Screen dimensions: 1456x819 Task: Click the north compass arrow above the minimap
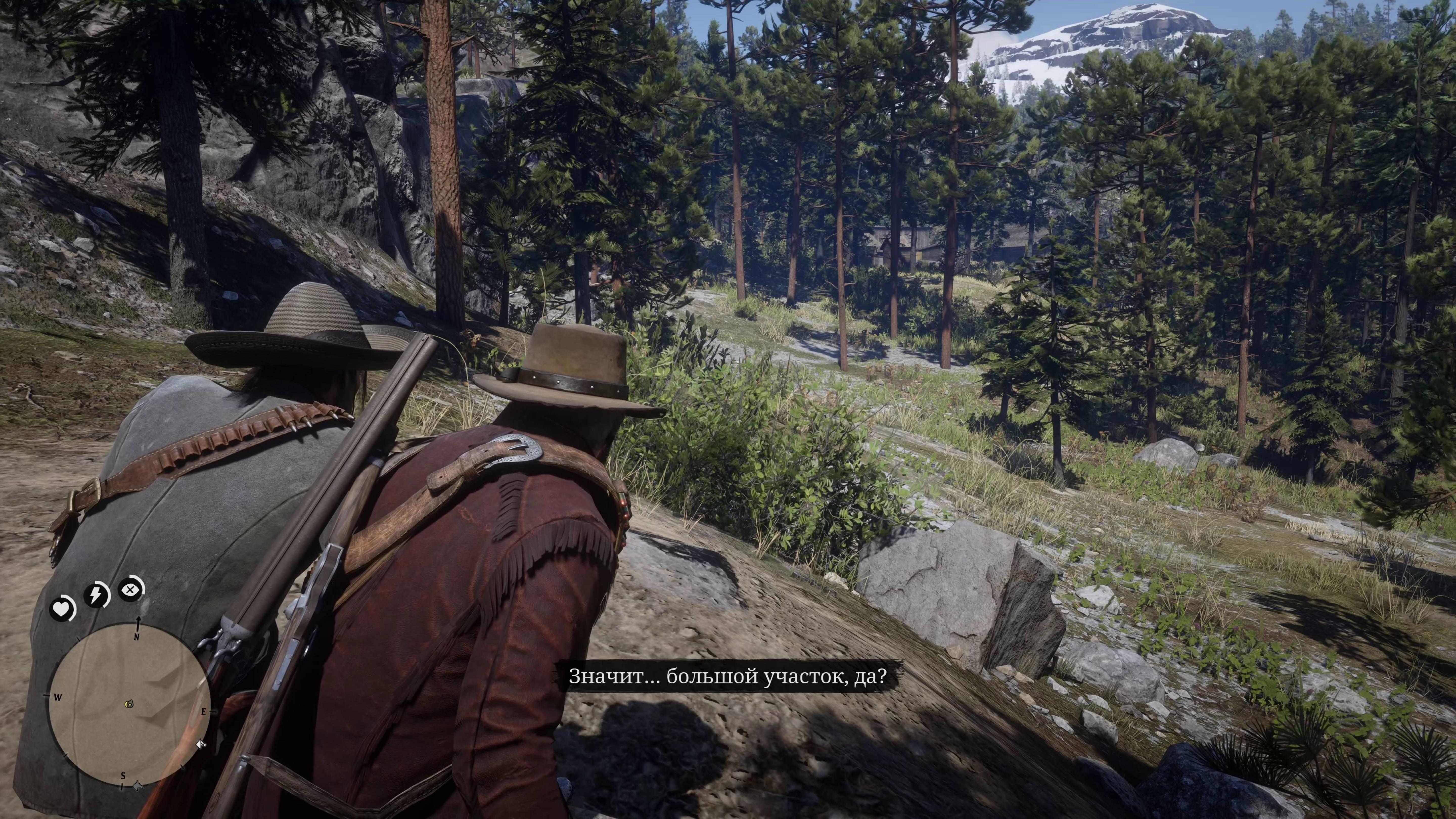(138, 622)
